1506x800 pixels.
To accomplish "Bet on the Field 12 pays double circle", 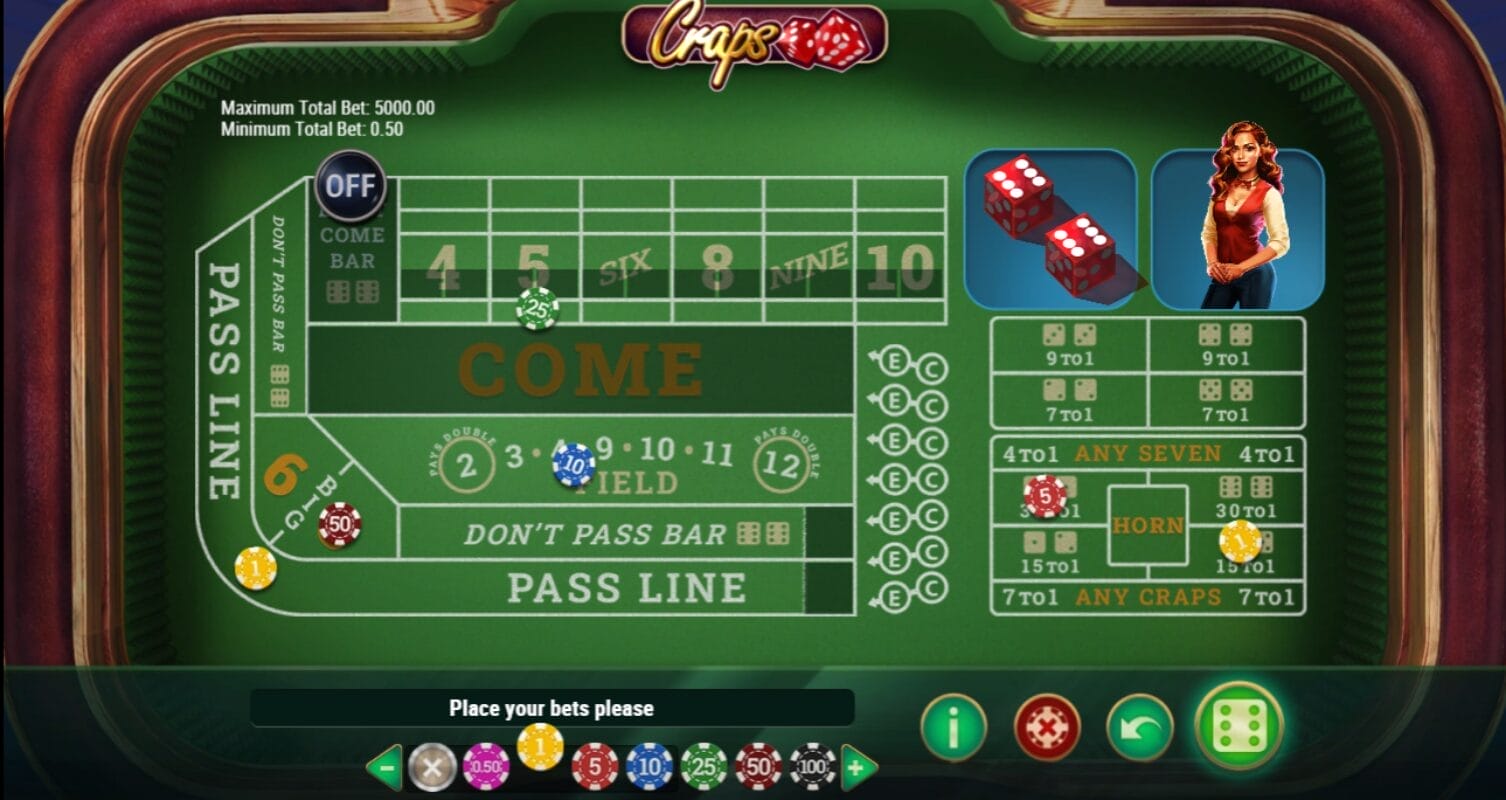I will click(x=781, y=464).
